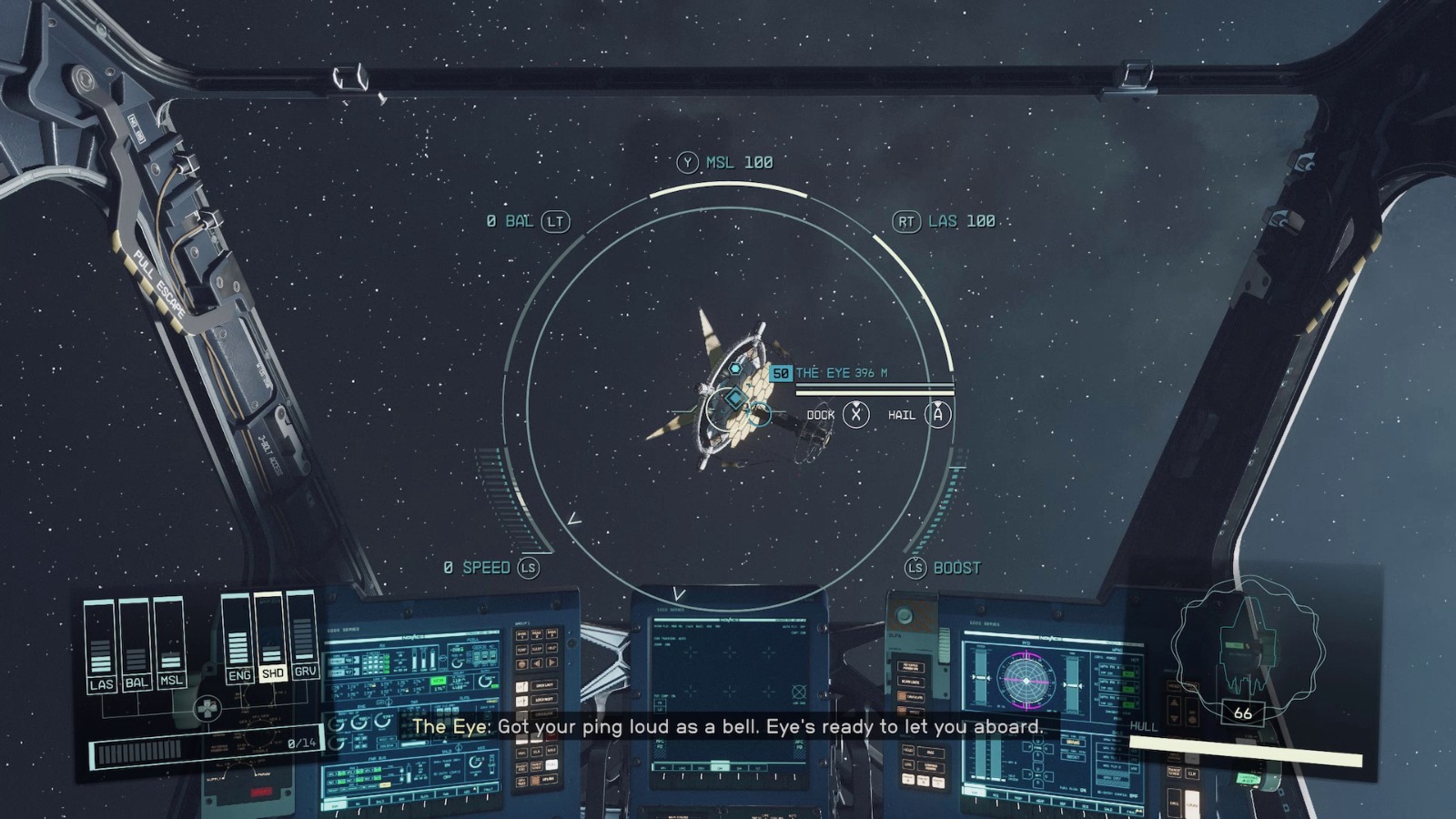Select the LAS weapon power column
The width and height of the screenshot is (1456, 819).
[x=101, y=684]
